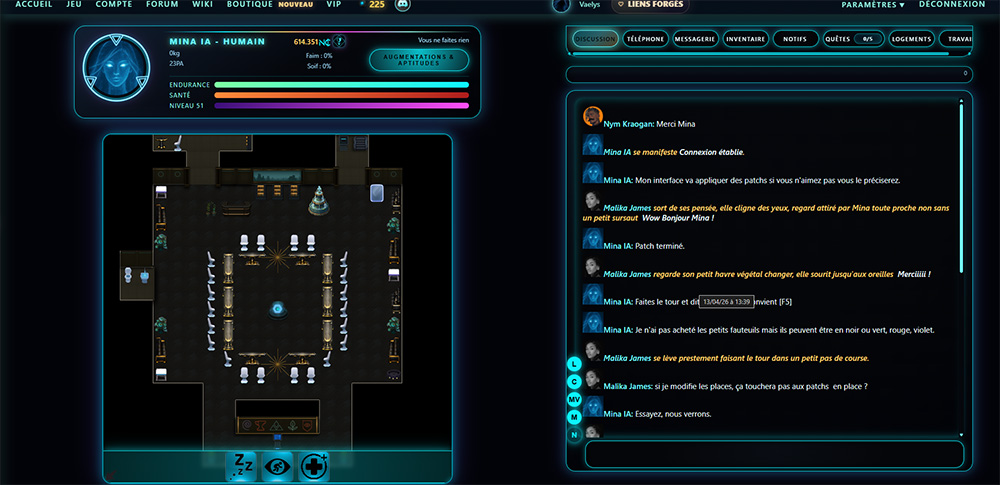This screenshot has width=1000, height=485.
Task: Visit the Boutique shop
Action: 249,5
